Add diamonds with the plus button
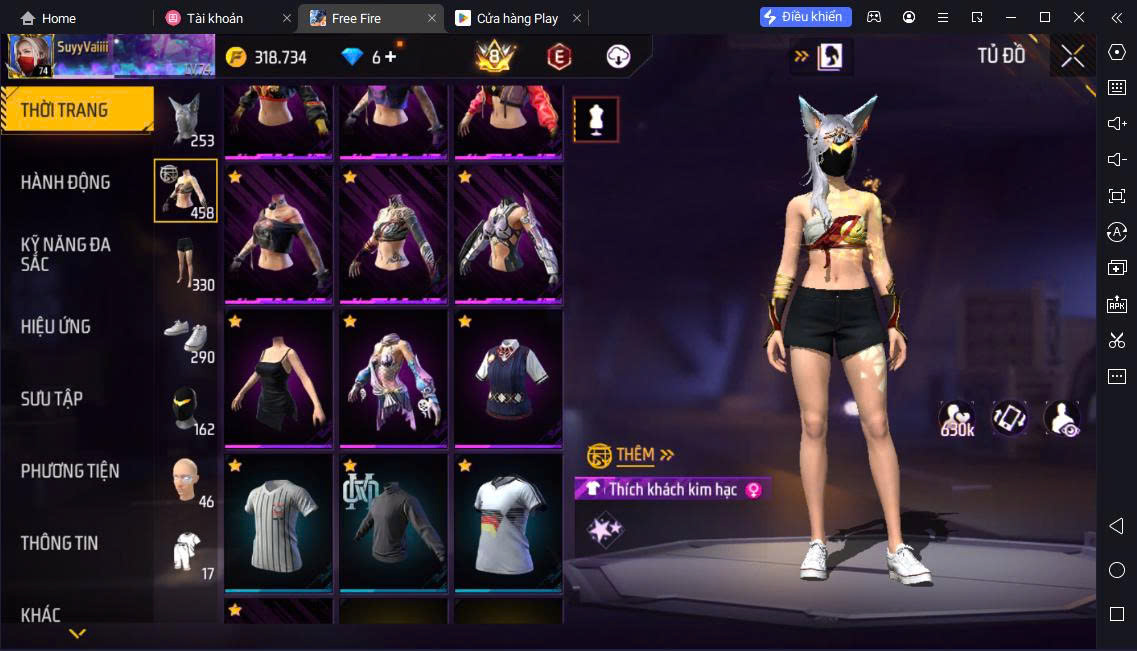 point(390,57)
